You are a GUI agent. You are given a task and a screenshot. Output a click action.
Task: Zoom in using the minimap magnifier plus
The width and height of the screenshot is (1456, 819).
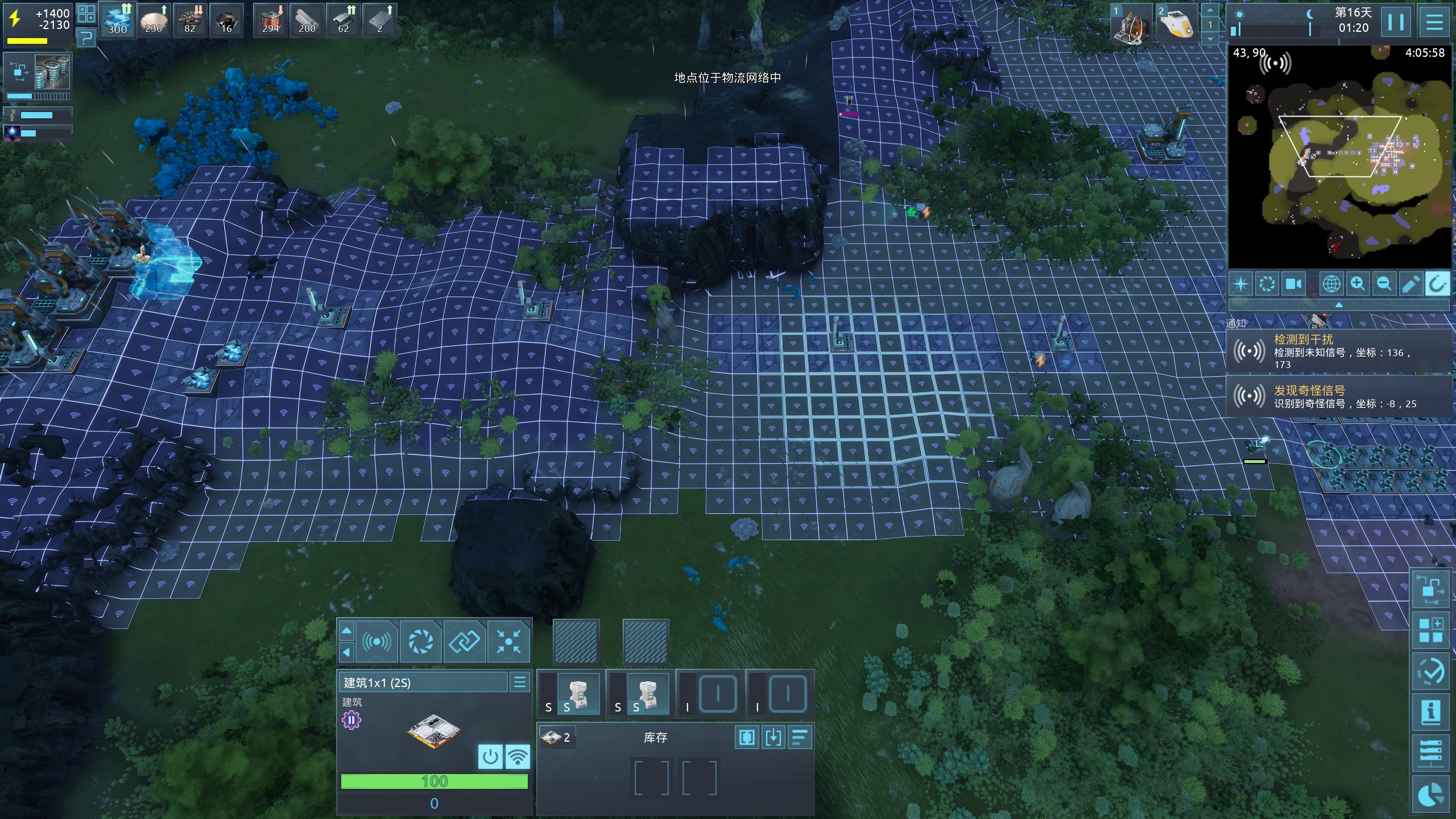1358,283
